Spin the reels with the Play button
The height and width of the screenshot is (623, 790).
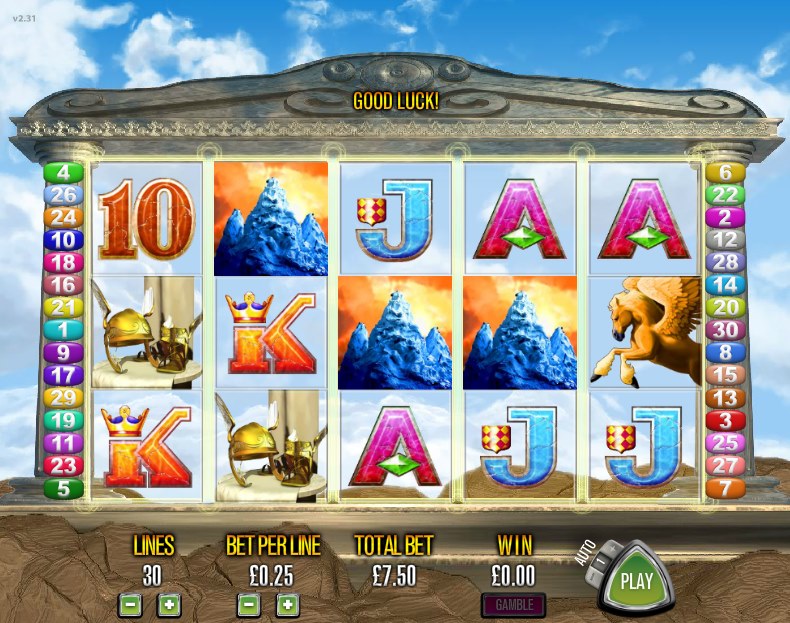click(636, 580)
